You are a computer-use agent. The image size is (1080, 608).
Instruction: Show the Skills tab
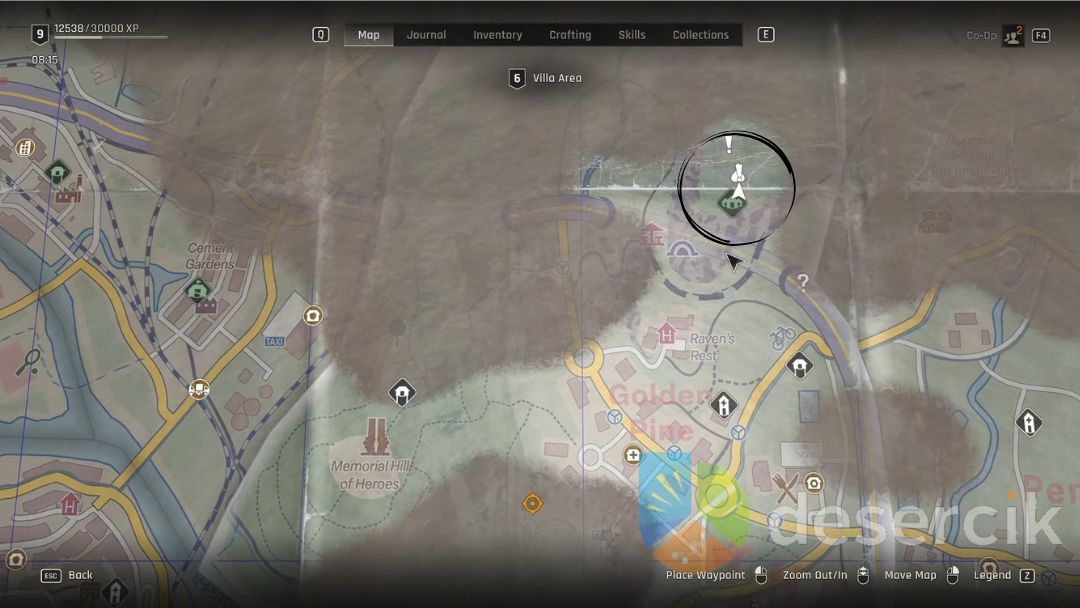point(632,35)
